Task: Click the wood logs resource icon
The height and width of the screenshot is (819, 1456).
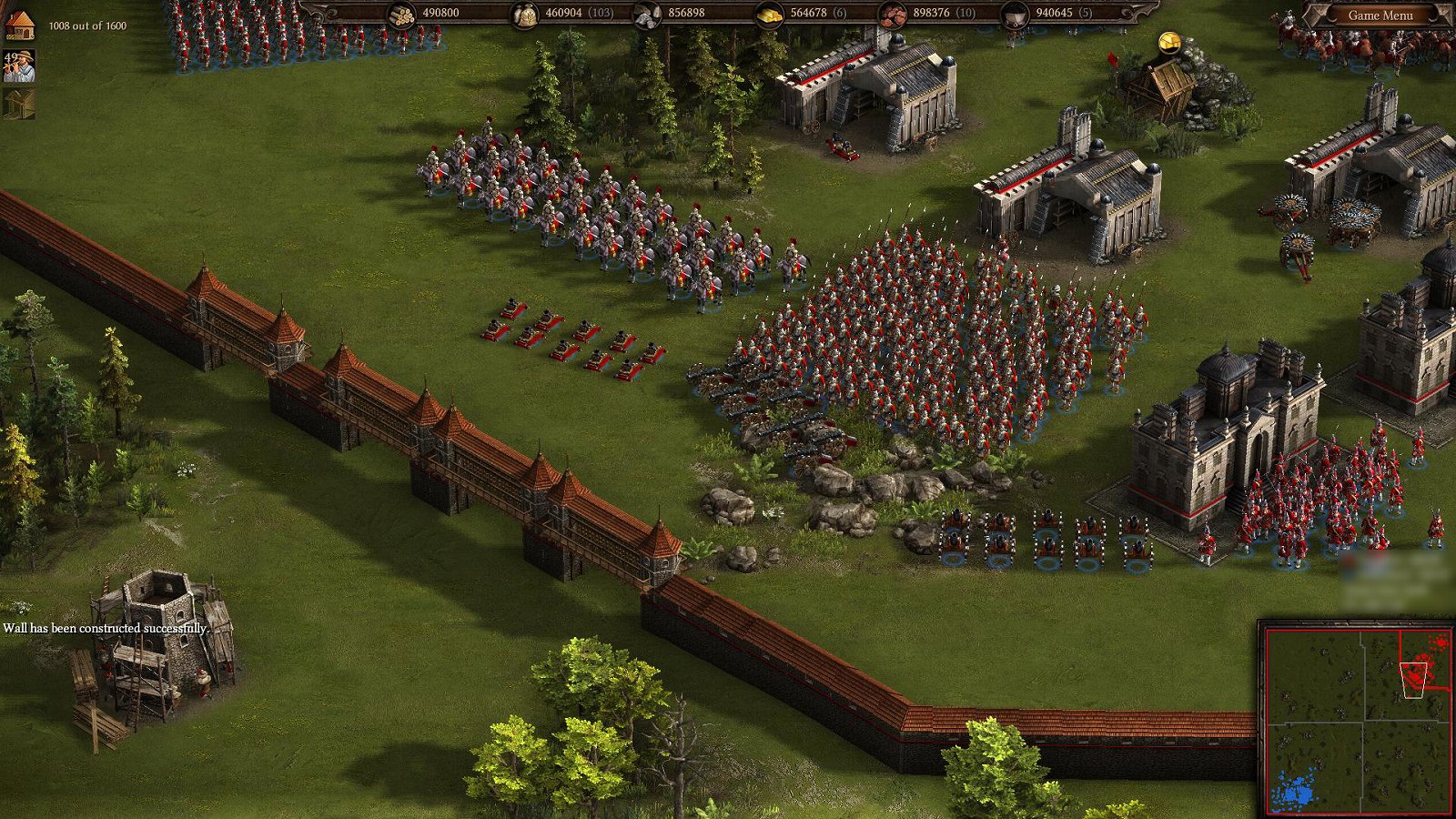Action: (401, 14)
